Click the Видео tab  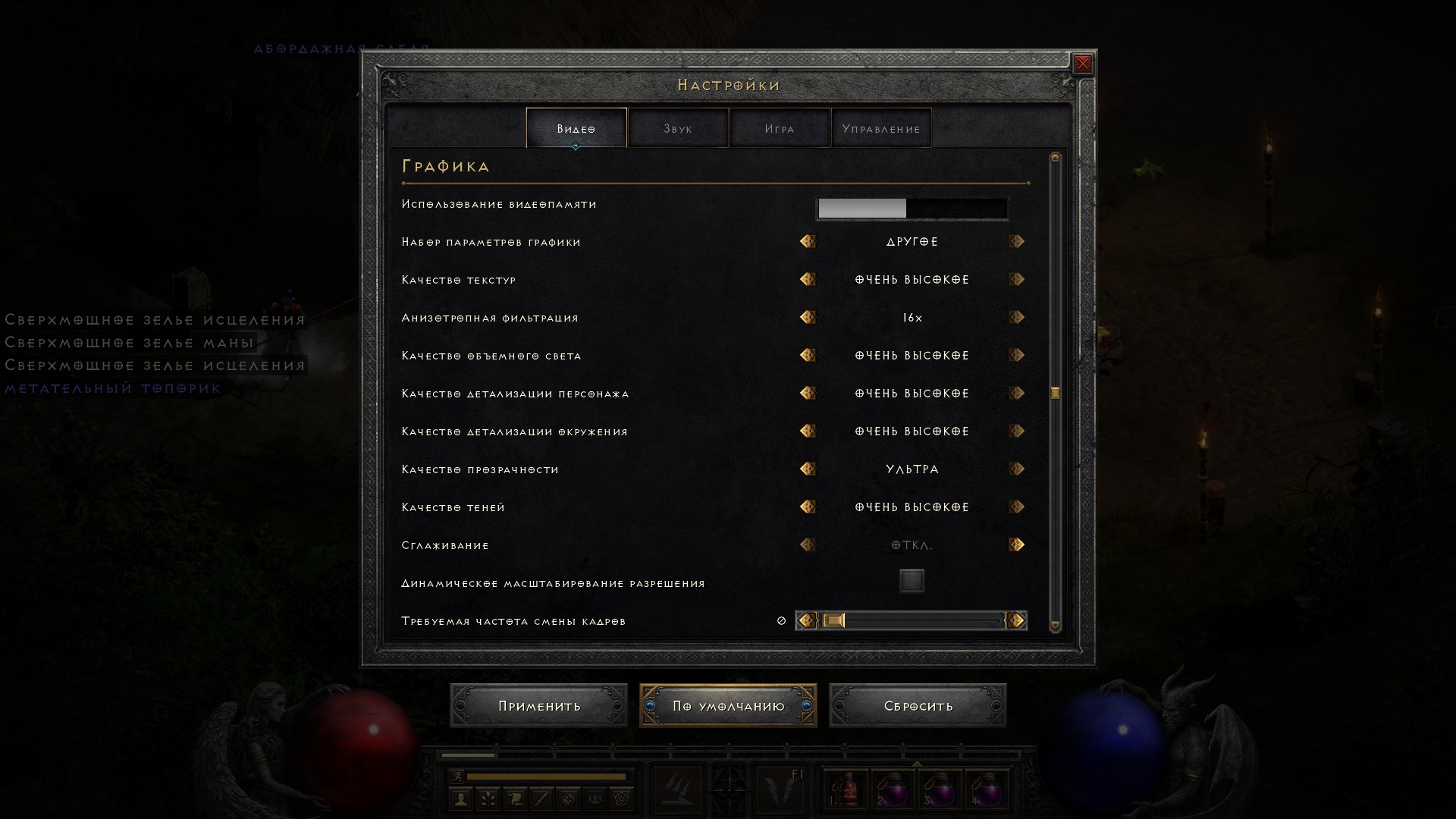point(576,128)
